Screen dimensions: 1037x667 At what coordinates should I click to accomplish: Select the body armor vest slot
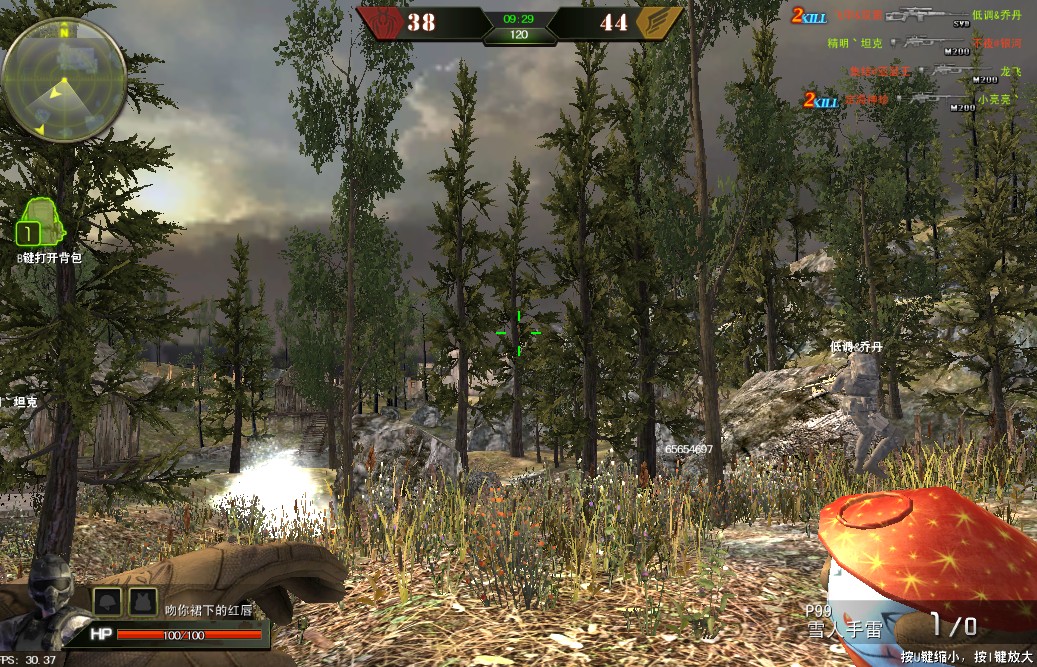[x=142, y=601]
